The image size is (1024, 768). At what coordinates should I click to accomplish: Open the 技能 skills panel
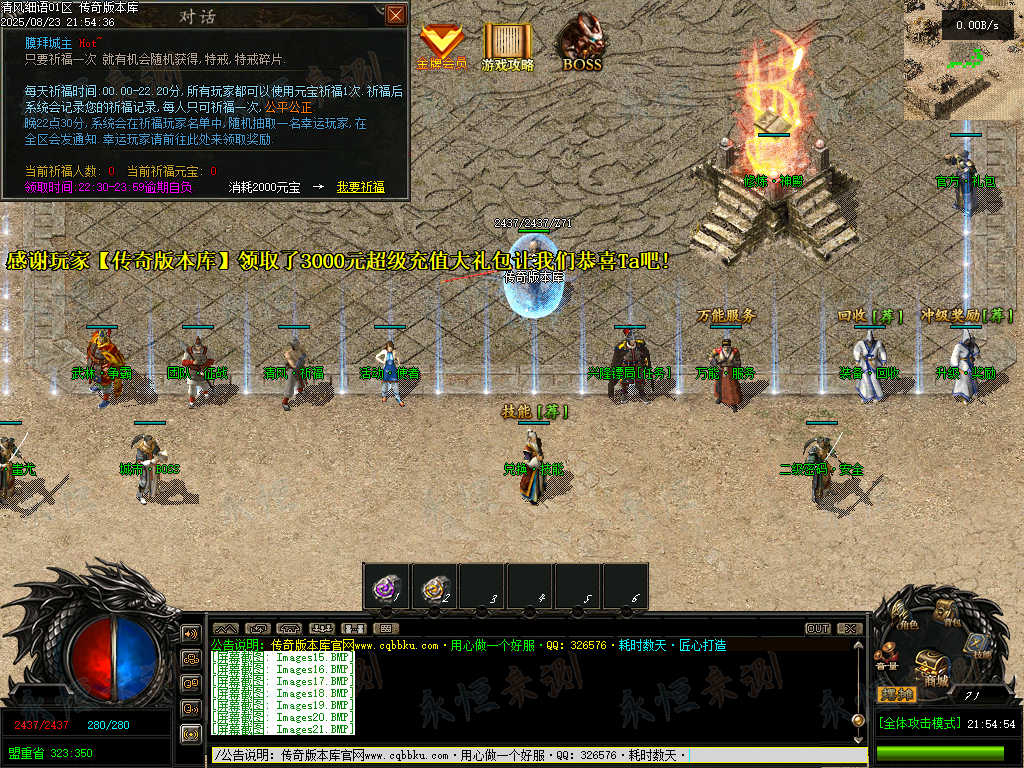pos(977,643)
